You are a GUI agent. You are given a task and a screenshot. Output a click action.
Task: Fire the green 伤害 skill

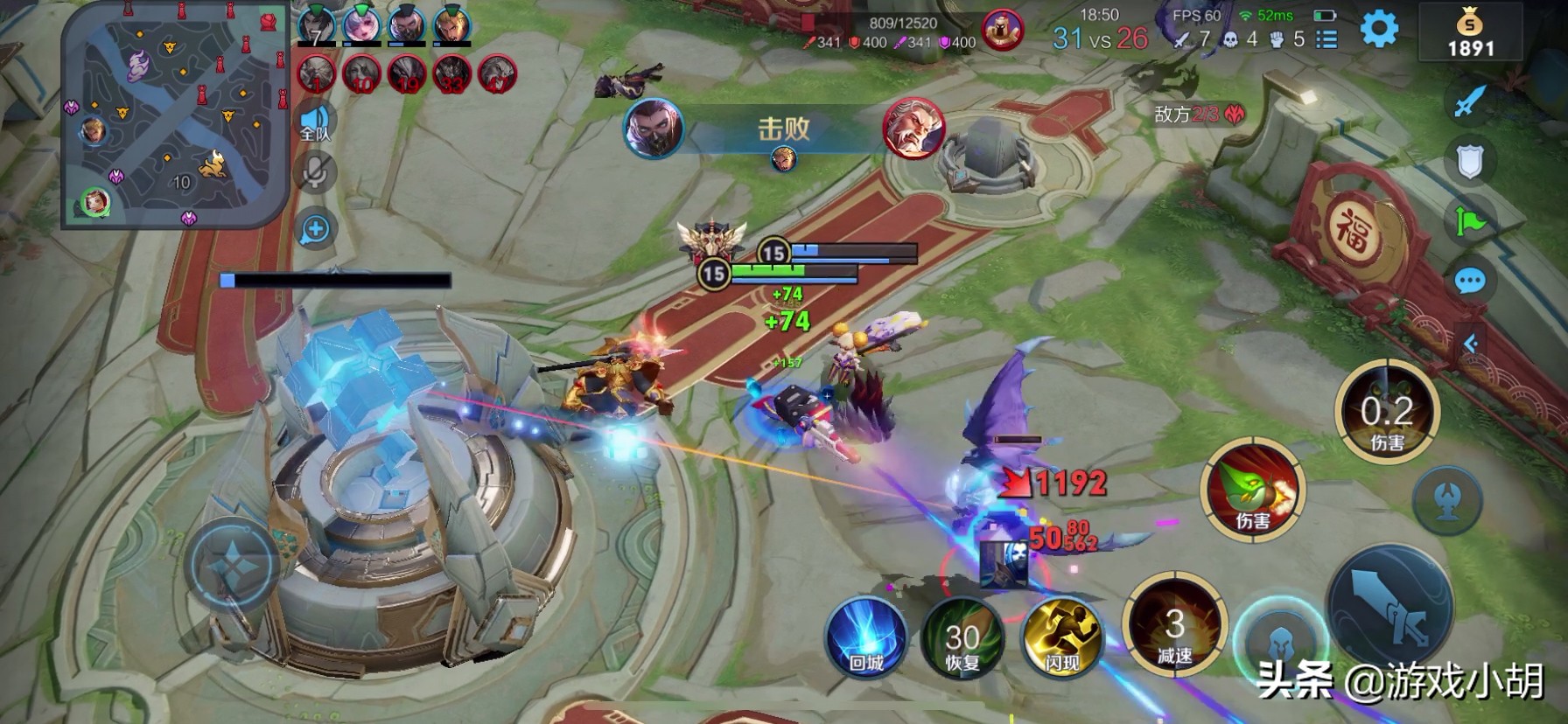coord(1253,490)
